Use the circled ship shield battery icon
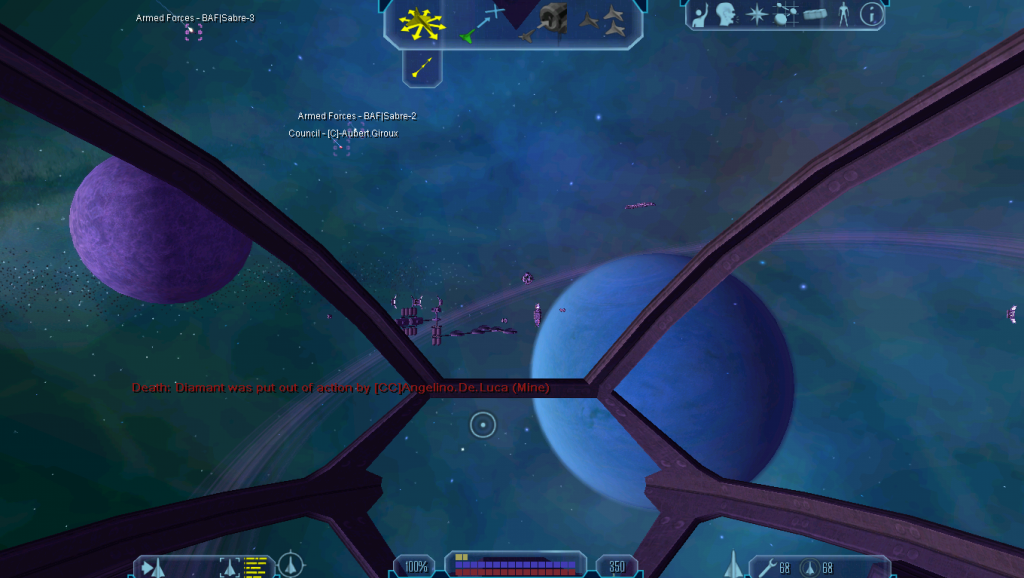Image resolution: width=1024 pixels, height=578 pixels. [x=810, y=568]
